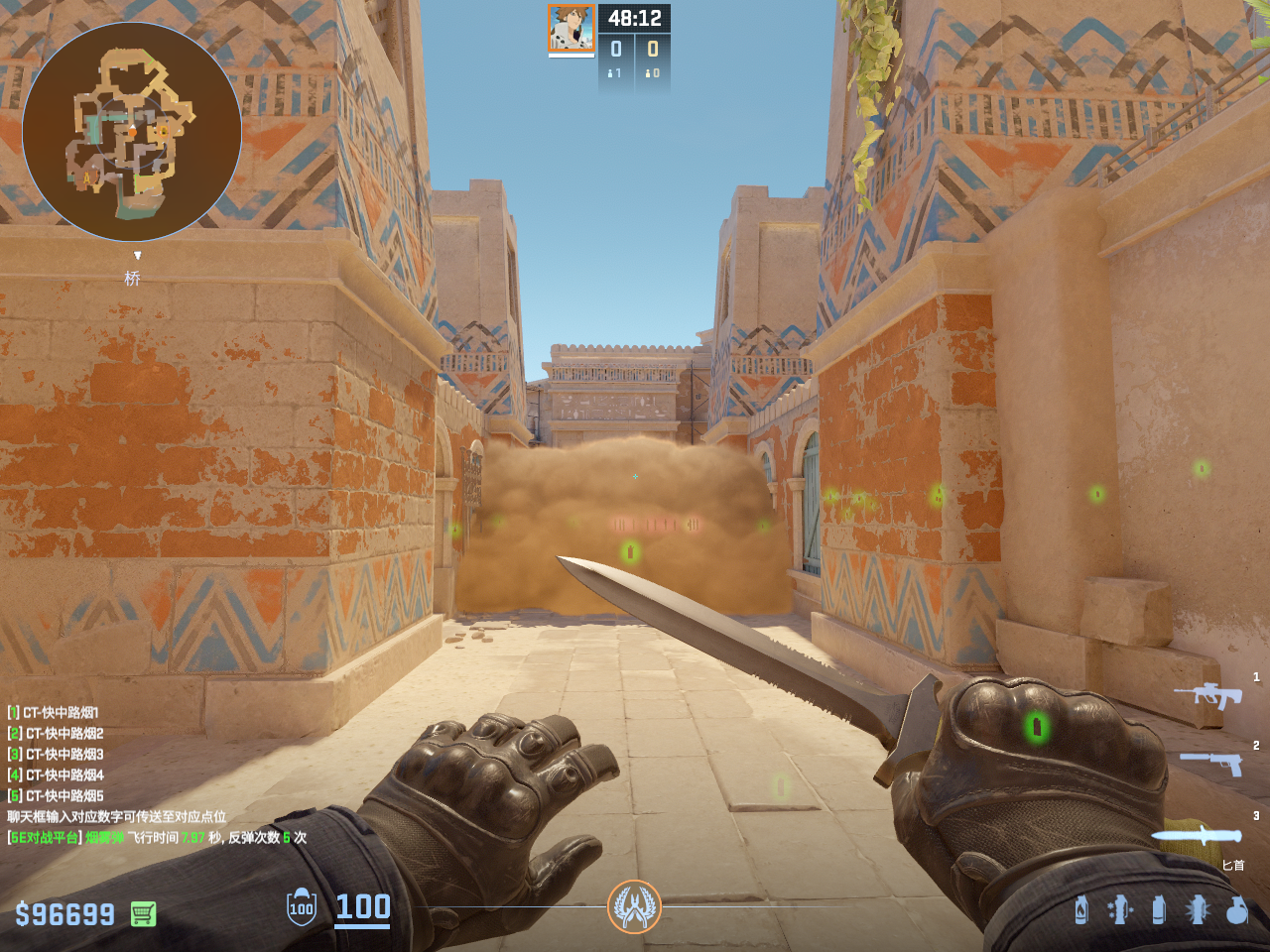Click the player avatar by the timer
Viewport: 1270px width, 952px height.
571,28
